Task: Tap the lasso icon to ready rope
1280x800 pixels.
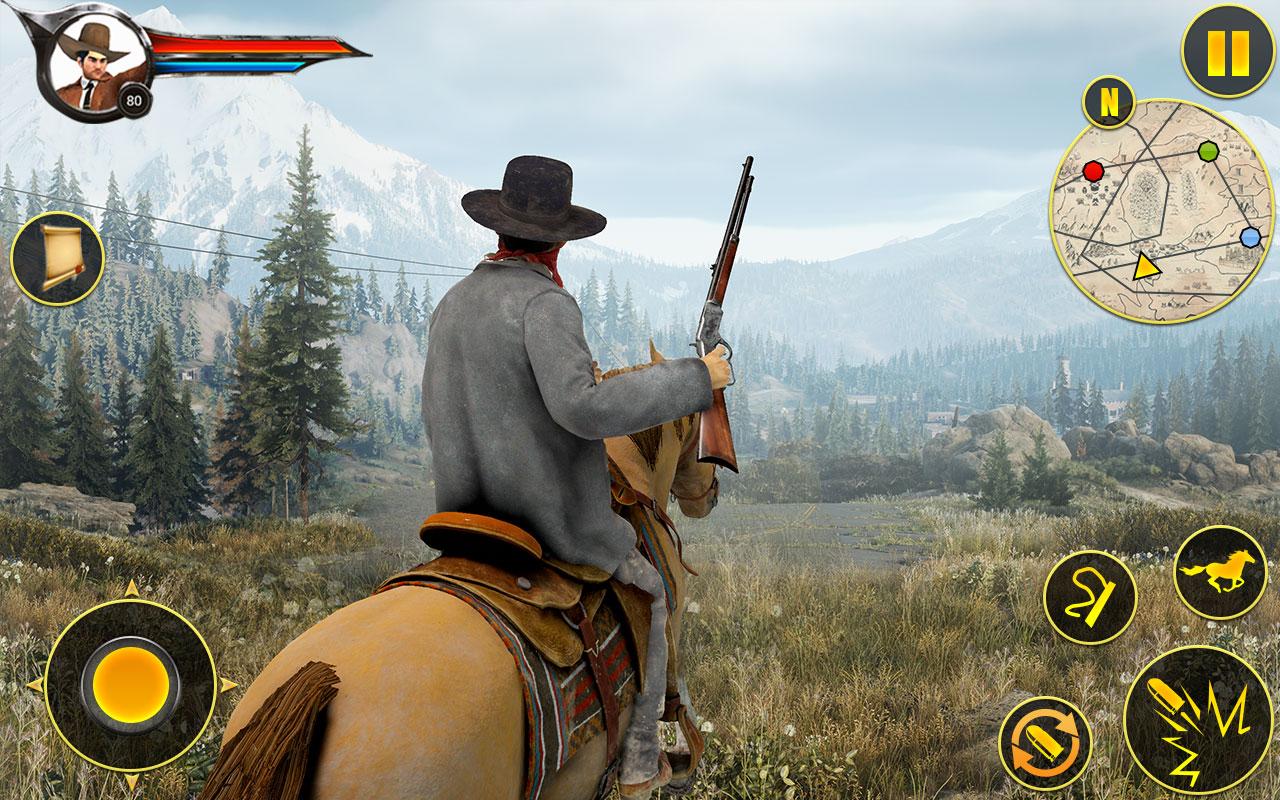Action: coord(1093,598)
